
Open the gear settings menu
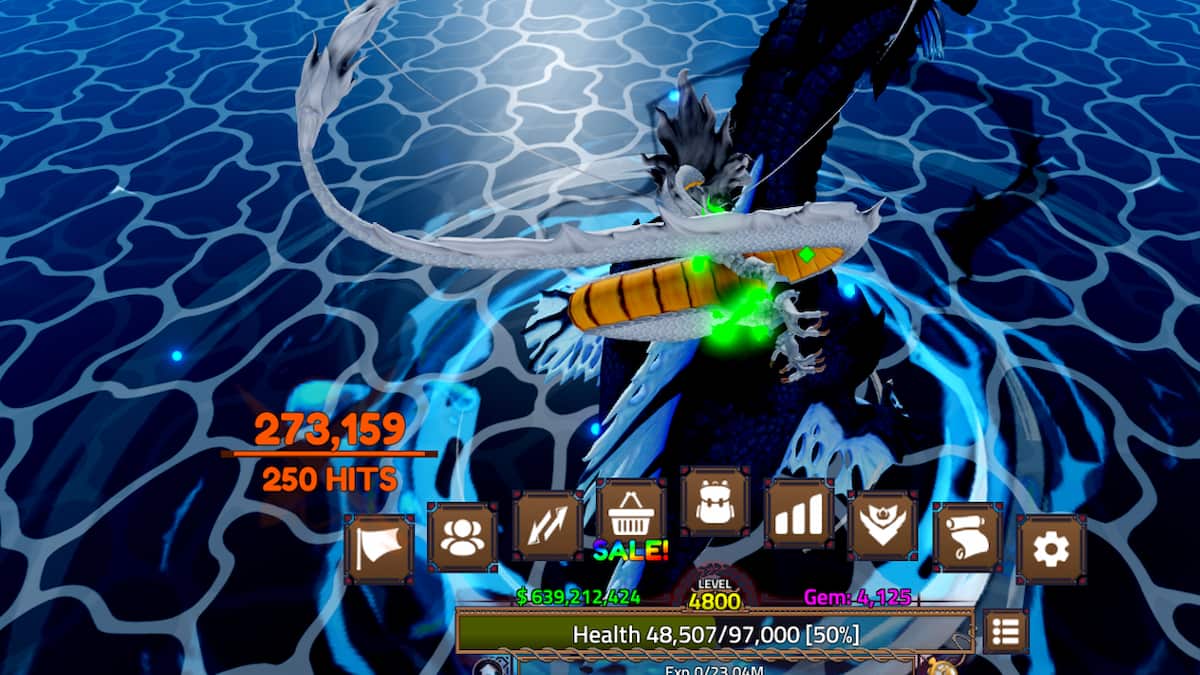tap(1051, 549)
